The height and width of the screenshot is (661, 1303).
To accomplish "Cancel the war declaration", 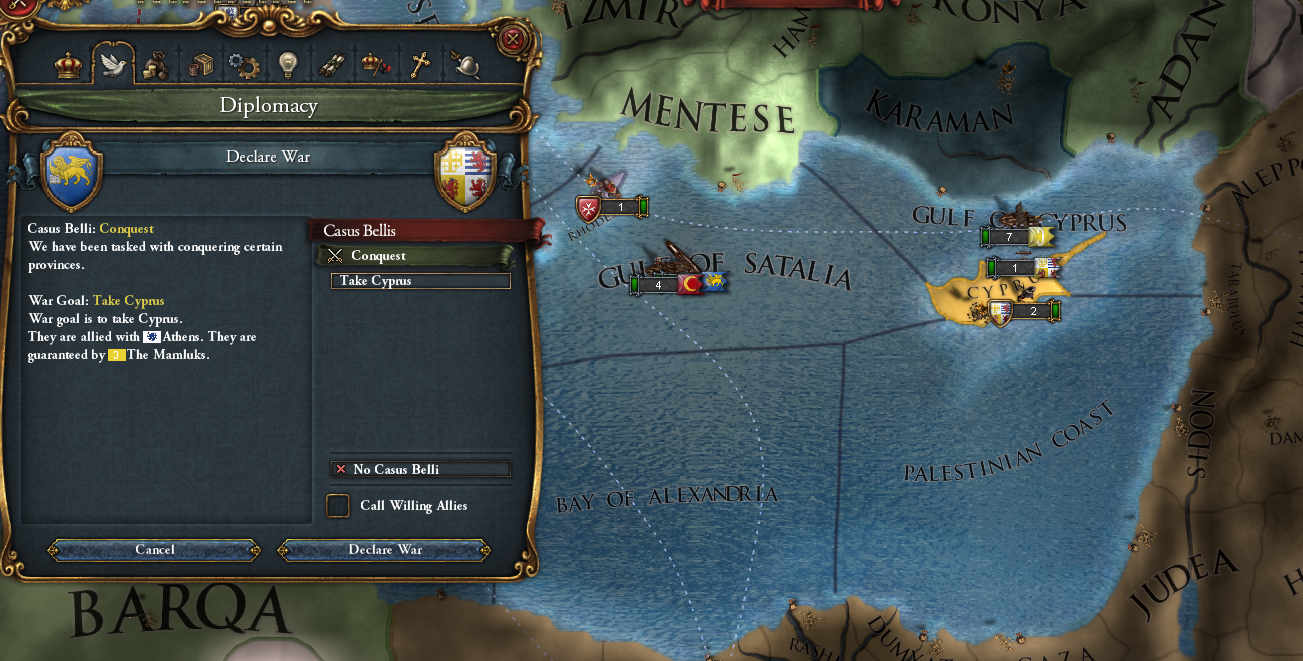I will (x=155, y=549).
